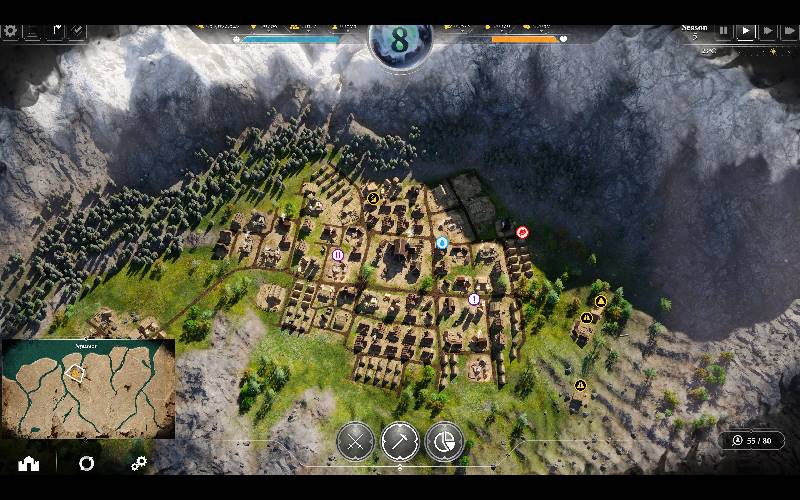The width and height of the screenshot is (800, 500).
Task: Open the pie chart statistics button
Action: pyautogui.click(x=444, y=441)
